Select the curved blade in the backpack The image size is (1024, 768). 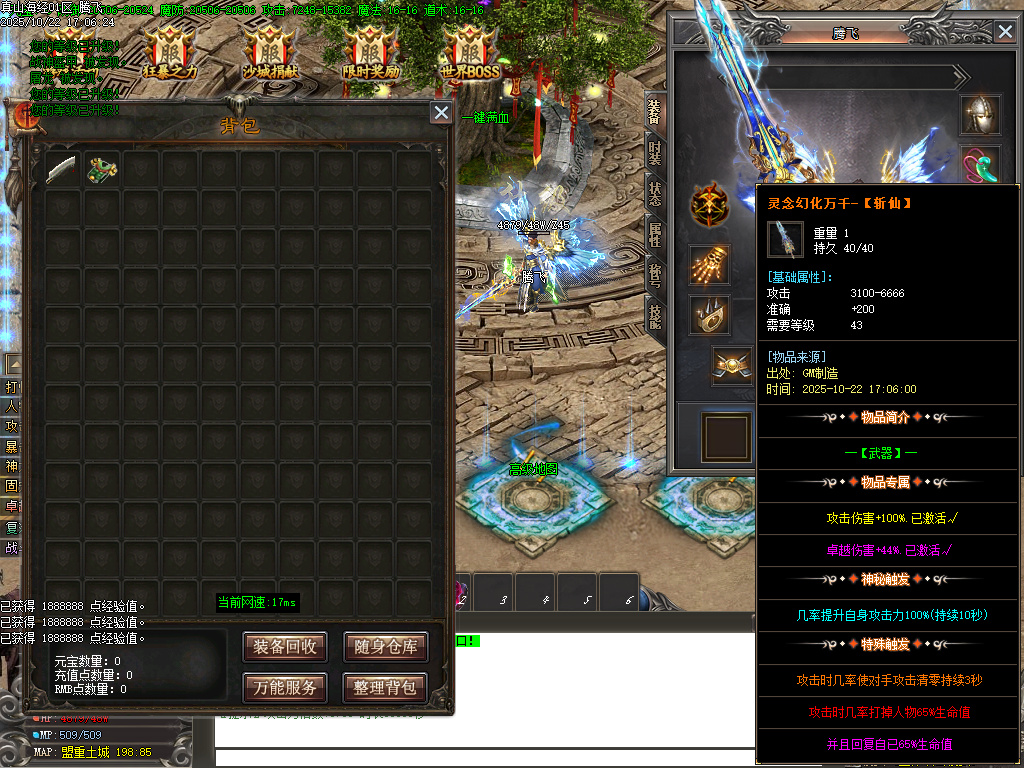(61, 169)
